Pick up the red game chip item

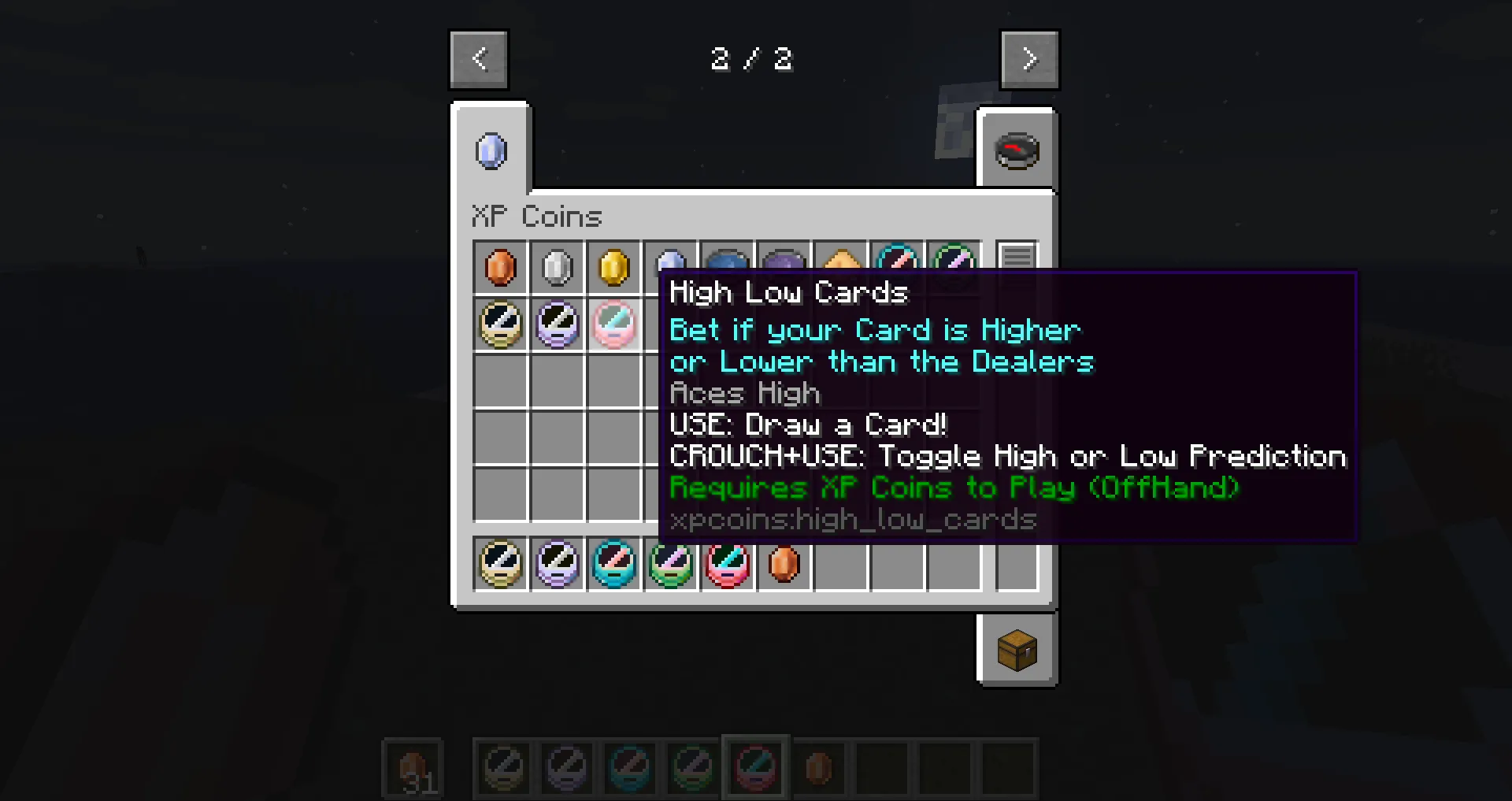click(x=728, y=564)
